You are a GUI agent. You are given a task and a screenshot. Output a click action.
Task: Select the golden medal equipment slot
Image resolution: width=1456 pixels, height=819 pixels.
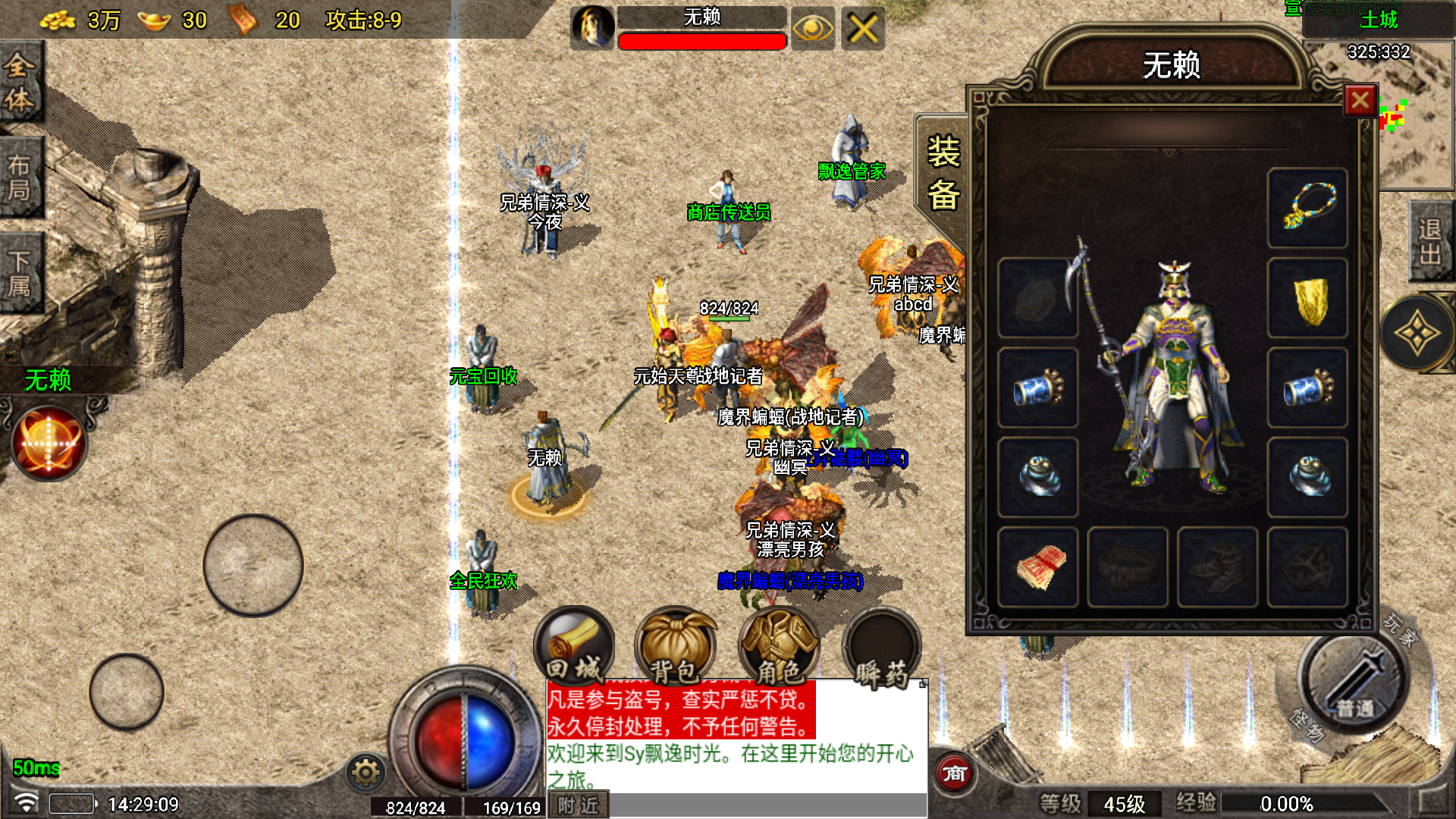click(x=1307, y=298)
